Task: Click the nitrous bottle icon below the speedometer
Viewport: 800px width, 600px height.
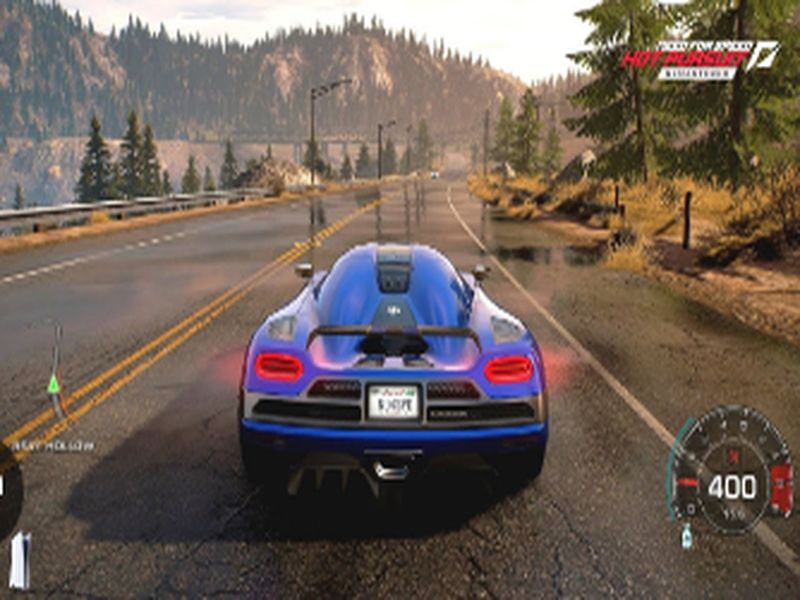Action: tap(686, 535)
